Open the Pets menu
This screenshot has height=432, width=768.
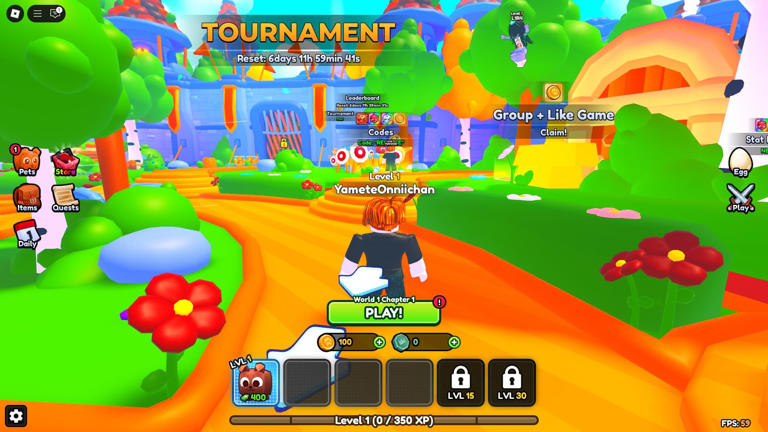coord(27,160)
